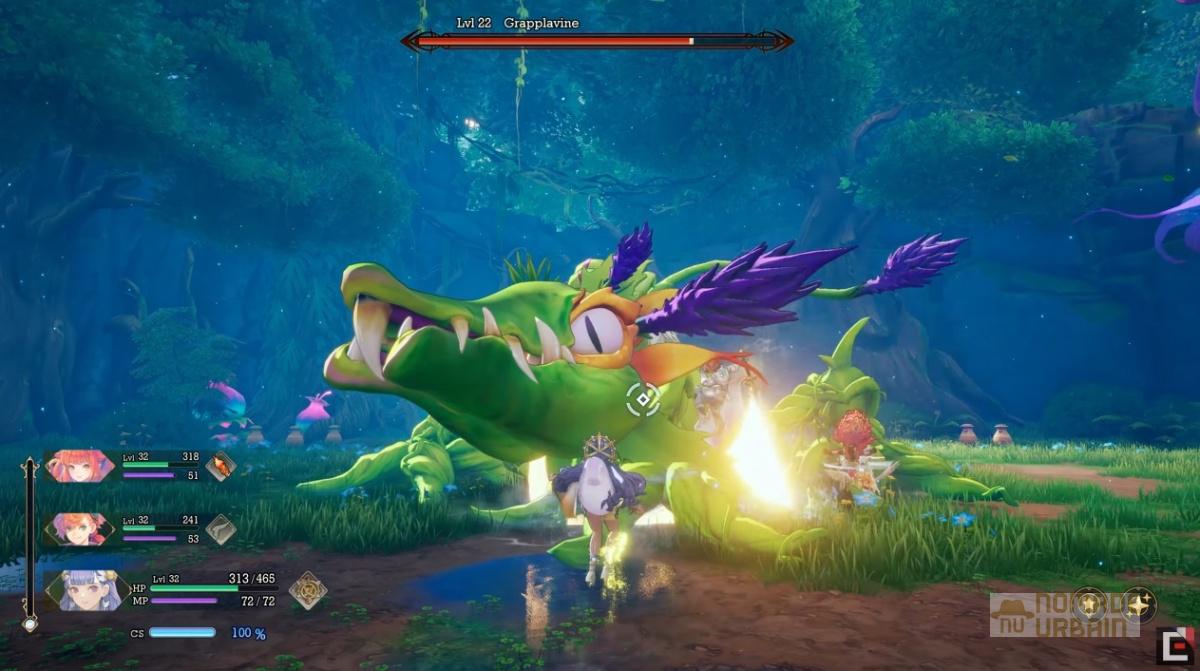Select the lavender-haired active character portrait
Image resolution: width=1200 pixels, height=671 pixels.
coord(88,590)
